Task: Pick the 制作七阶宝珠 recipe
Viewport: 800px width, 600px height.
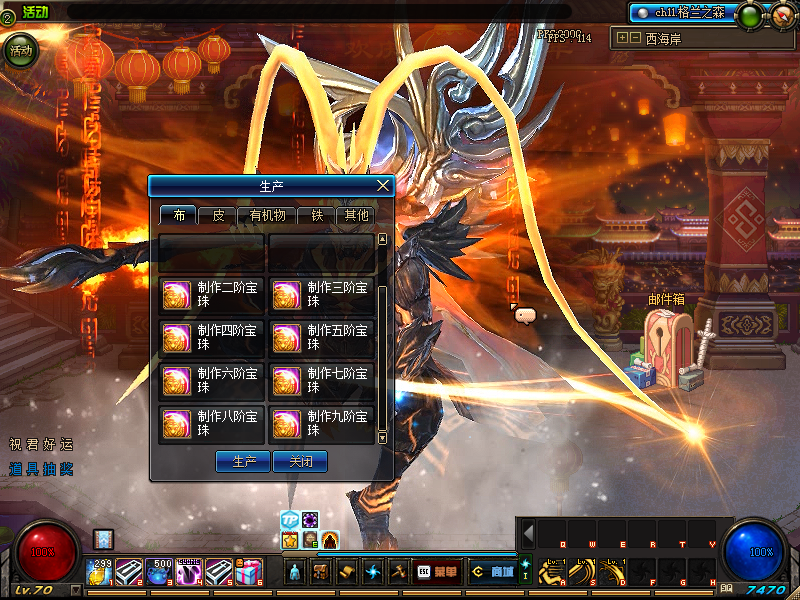Action: pyautogui.click(x=322, y=381)
